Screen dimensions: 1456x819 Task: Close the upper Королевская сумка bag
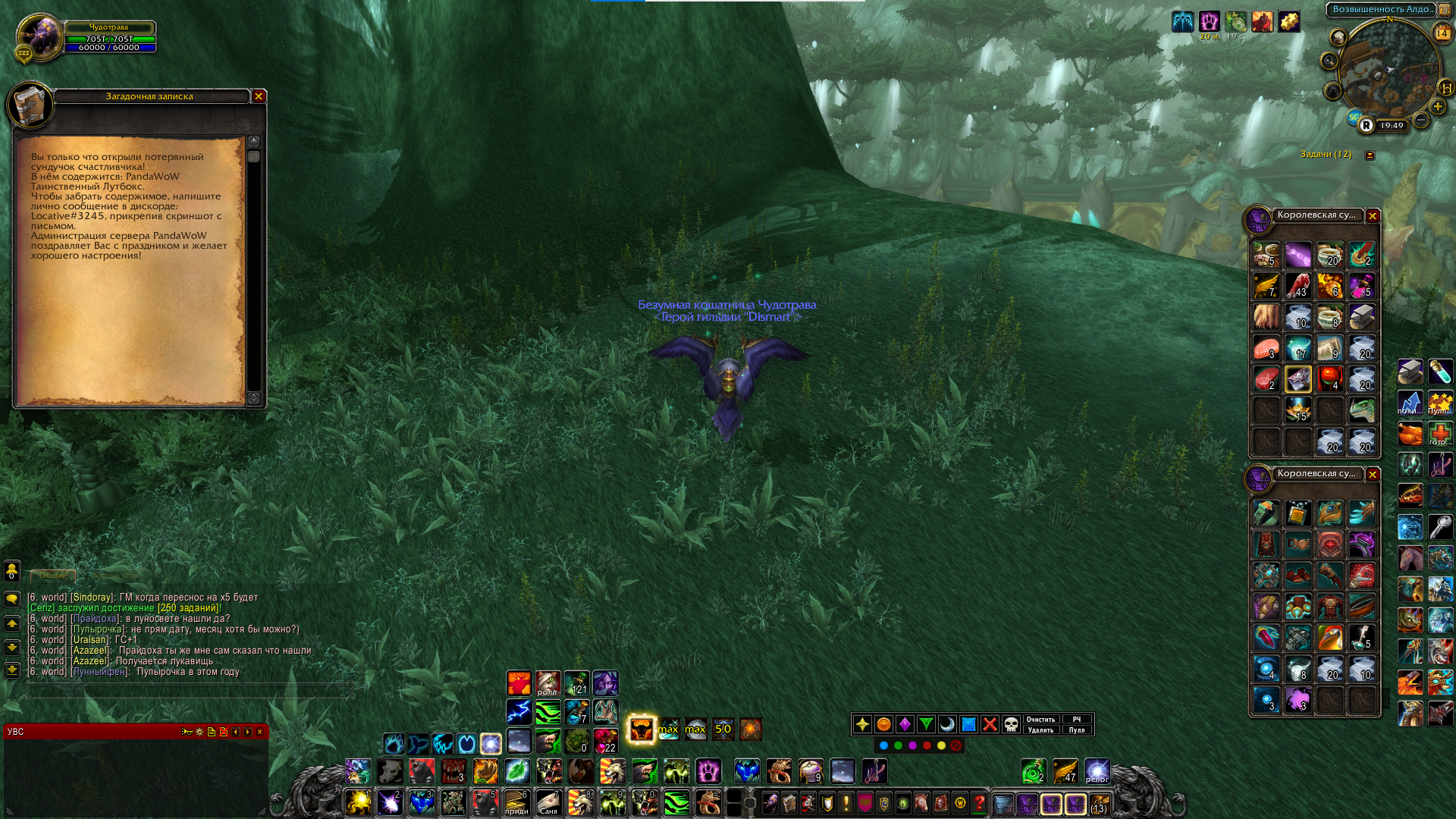click(x=1373, y=216)
